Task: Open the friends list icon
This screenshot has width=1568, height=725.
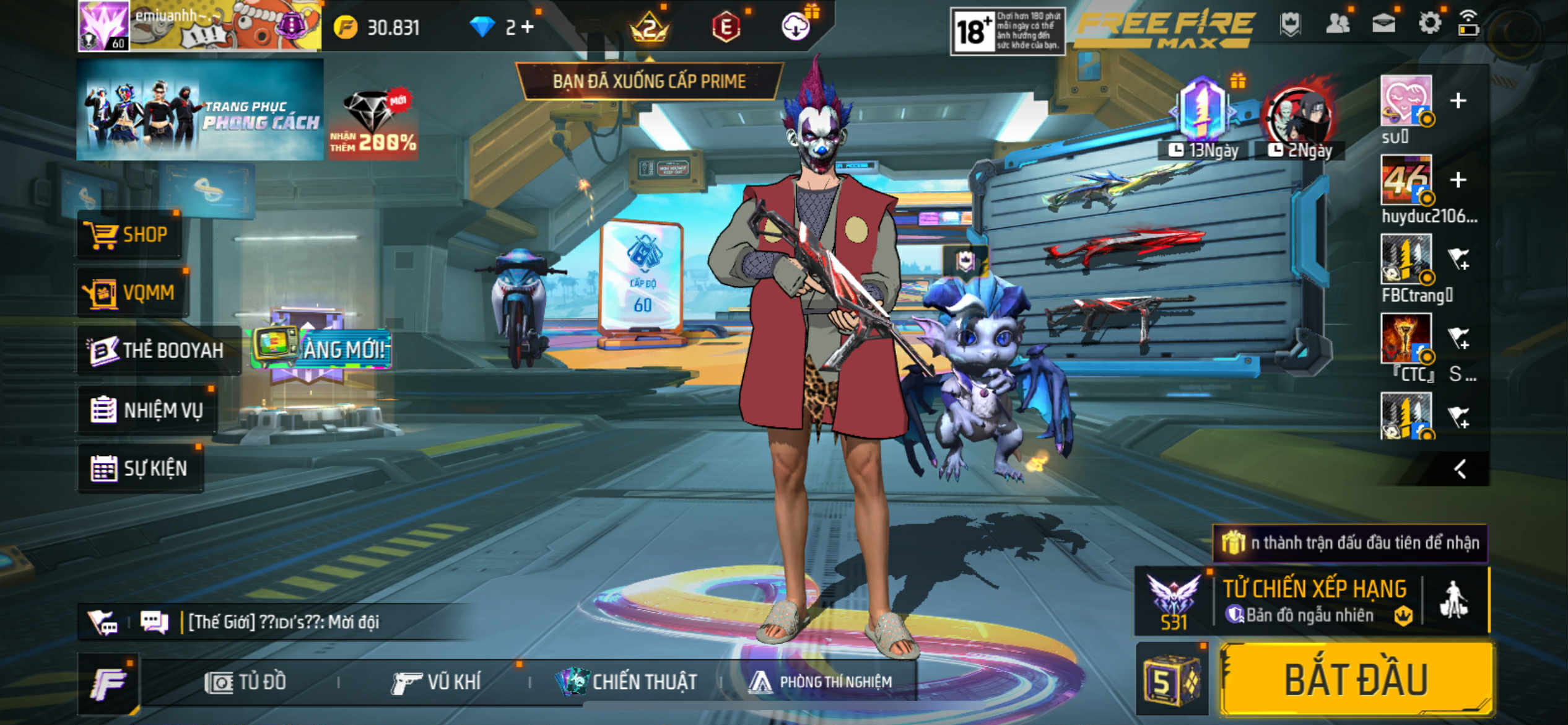Action: point(1338,24)
